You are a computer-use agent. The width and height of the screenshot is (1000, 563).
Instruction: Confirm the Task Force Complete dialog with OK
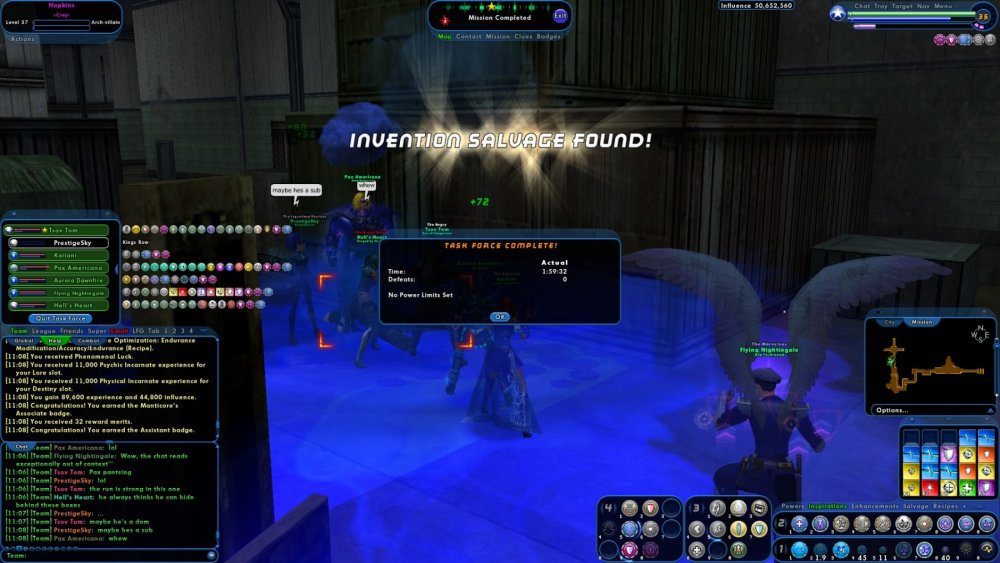499,316
